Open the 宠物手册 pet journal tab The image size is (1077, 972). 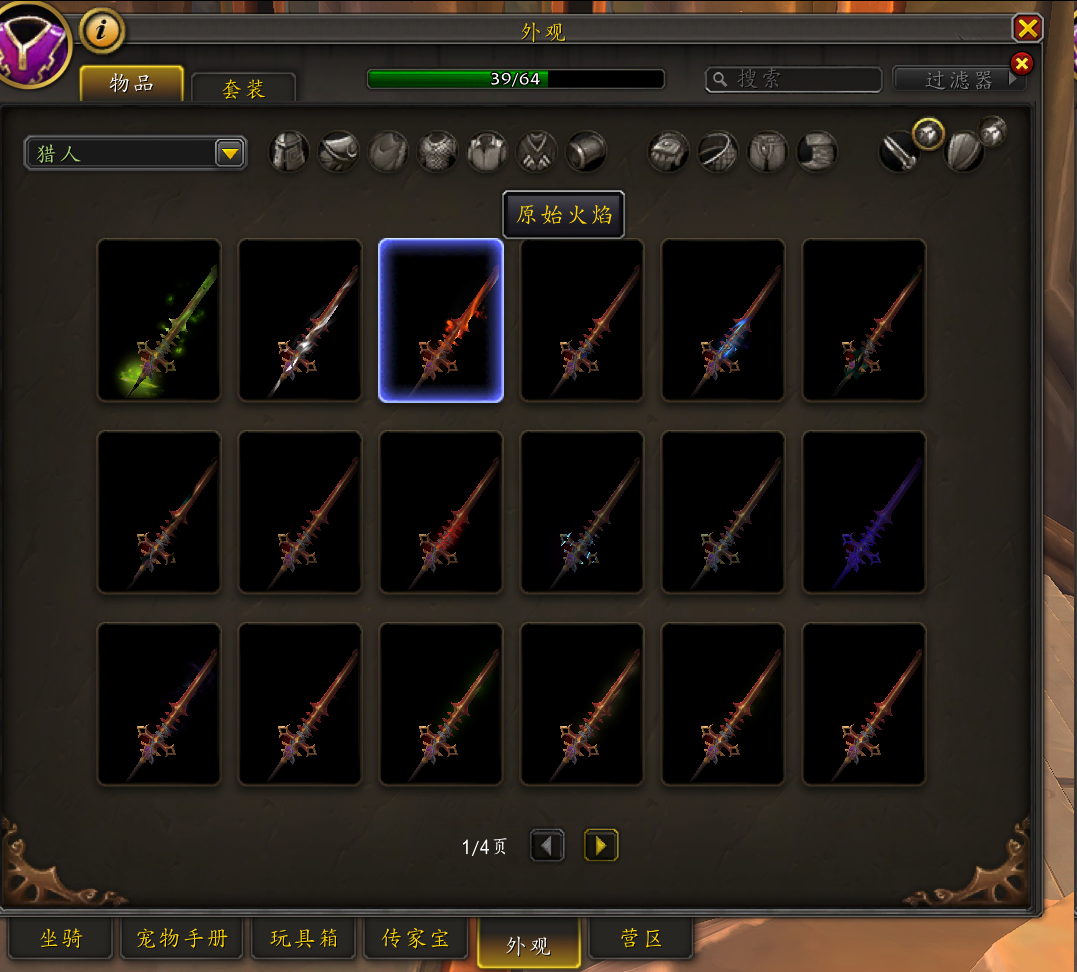tap(182, 939)
